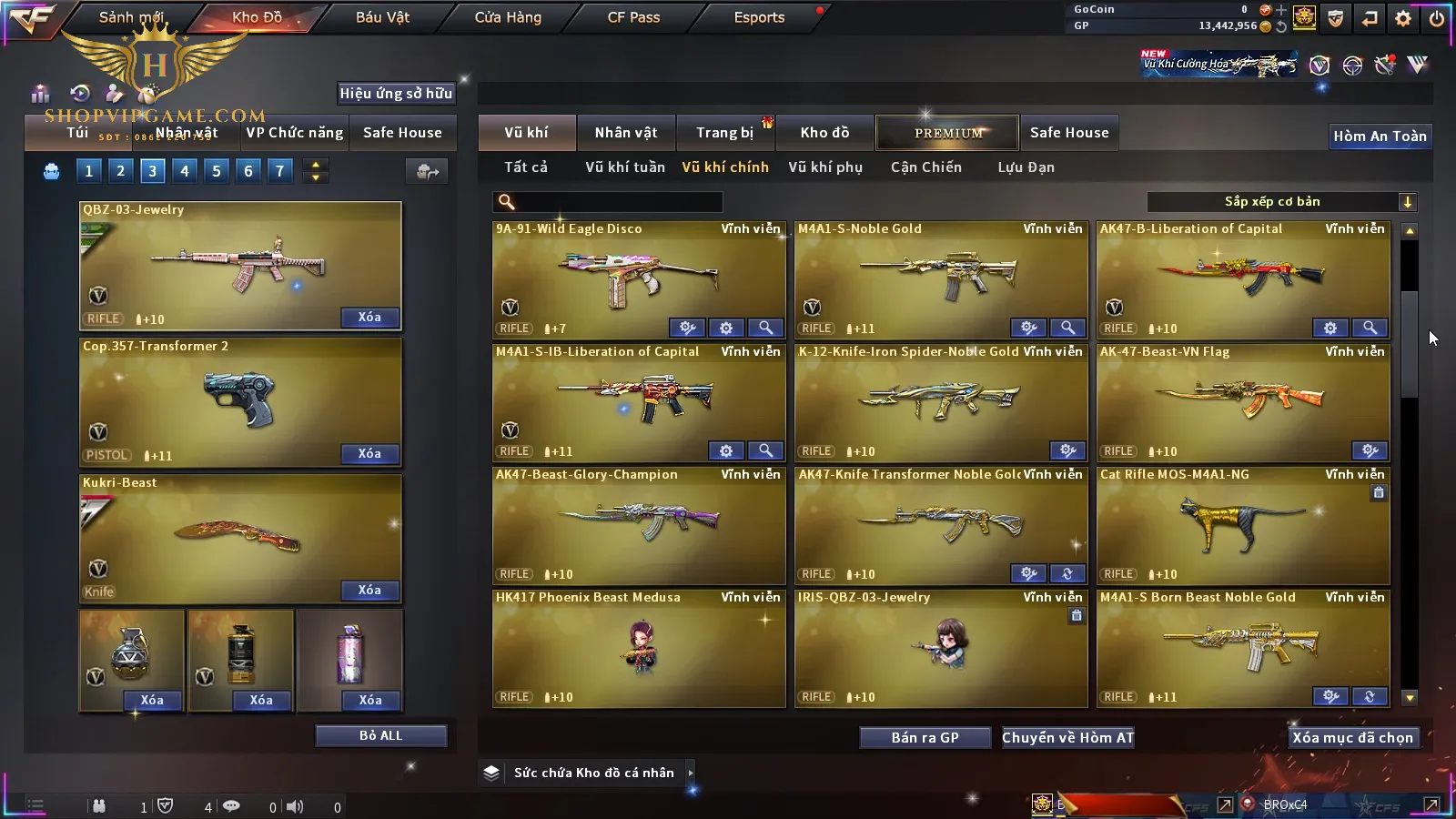Click Chuyển về Hòm AT button

(1067, 738)
